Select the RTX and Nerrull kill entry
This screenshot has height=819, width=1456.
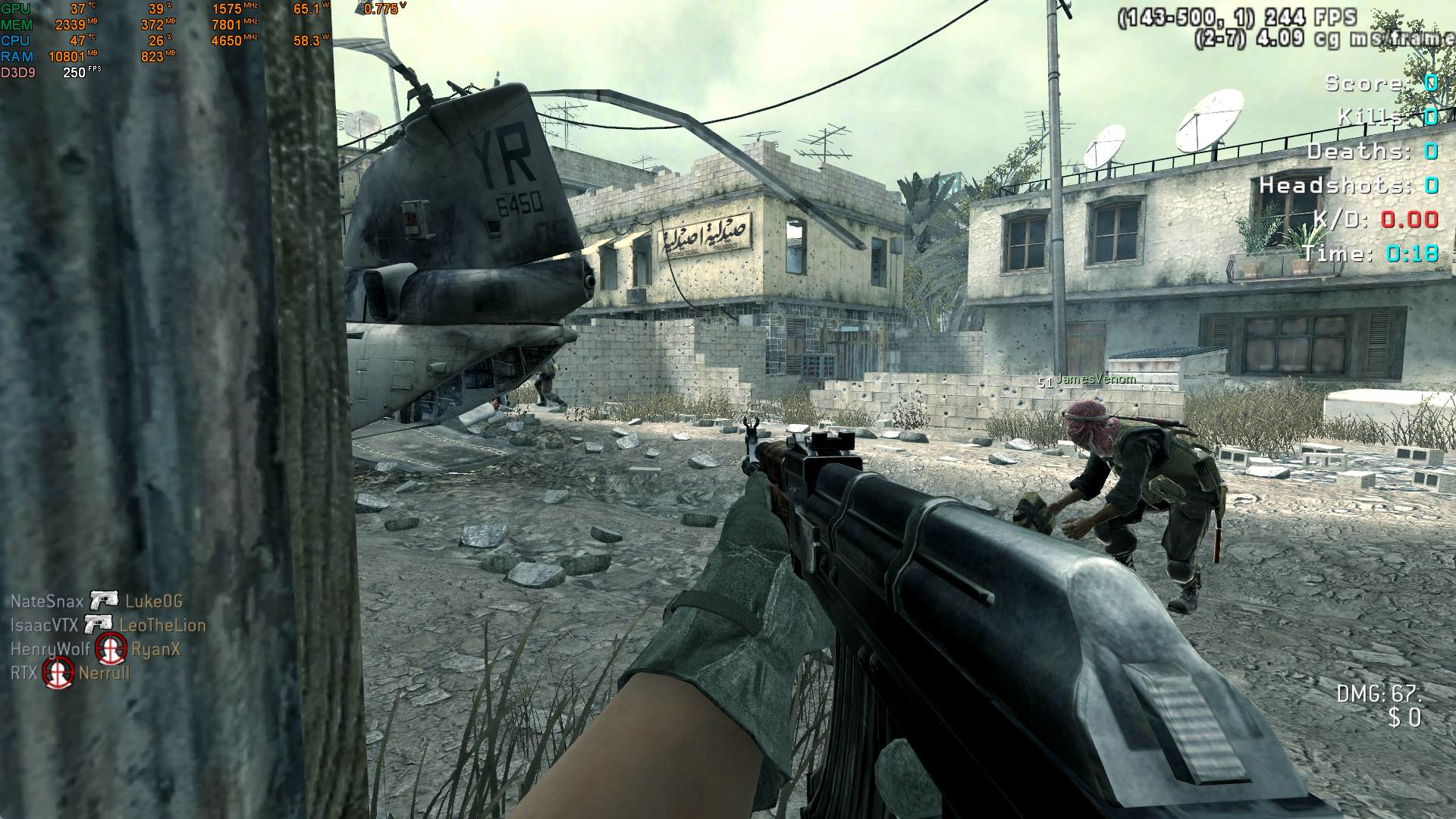pyautogui.click(x=70, y=673)
